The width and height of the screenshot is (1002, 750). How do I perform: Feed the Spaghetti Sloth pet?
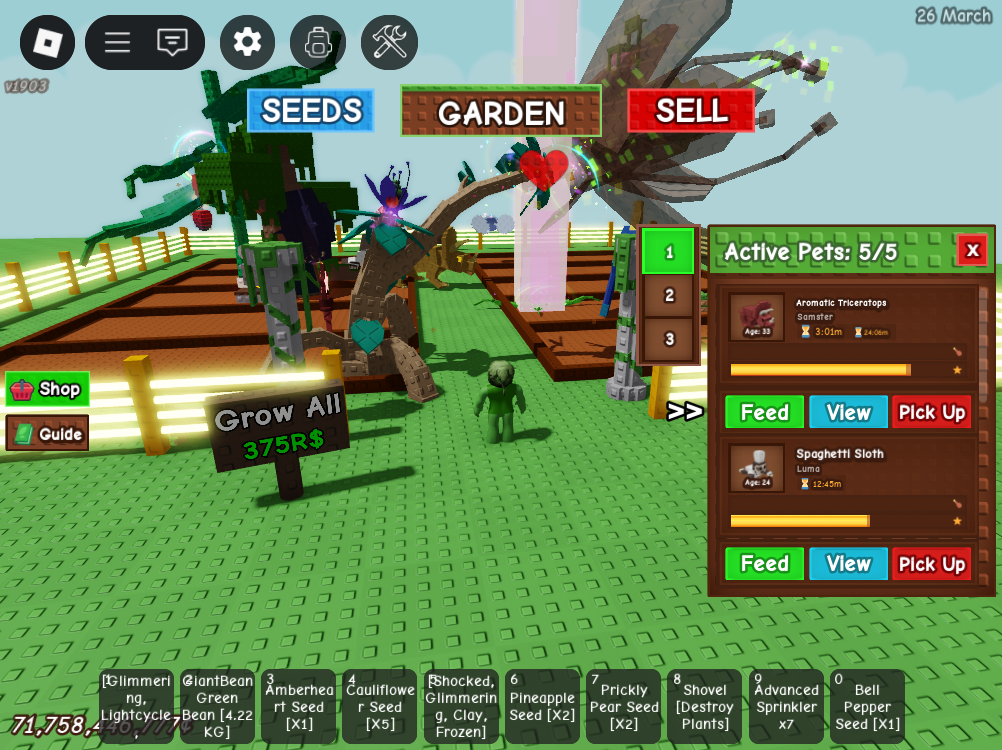pyautogui.click(x=764, y=564)
